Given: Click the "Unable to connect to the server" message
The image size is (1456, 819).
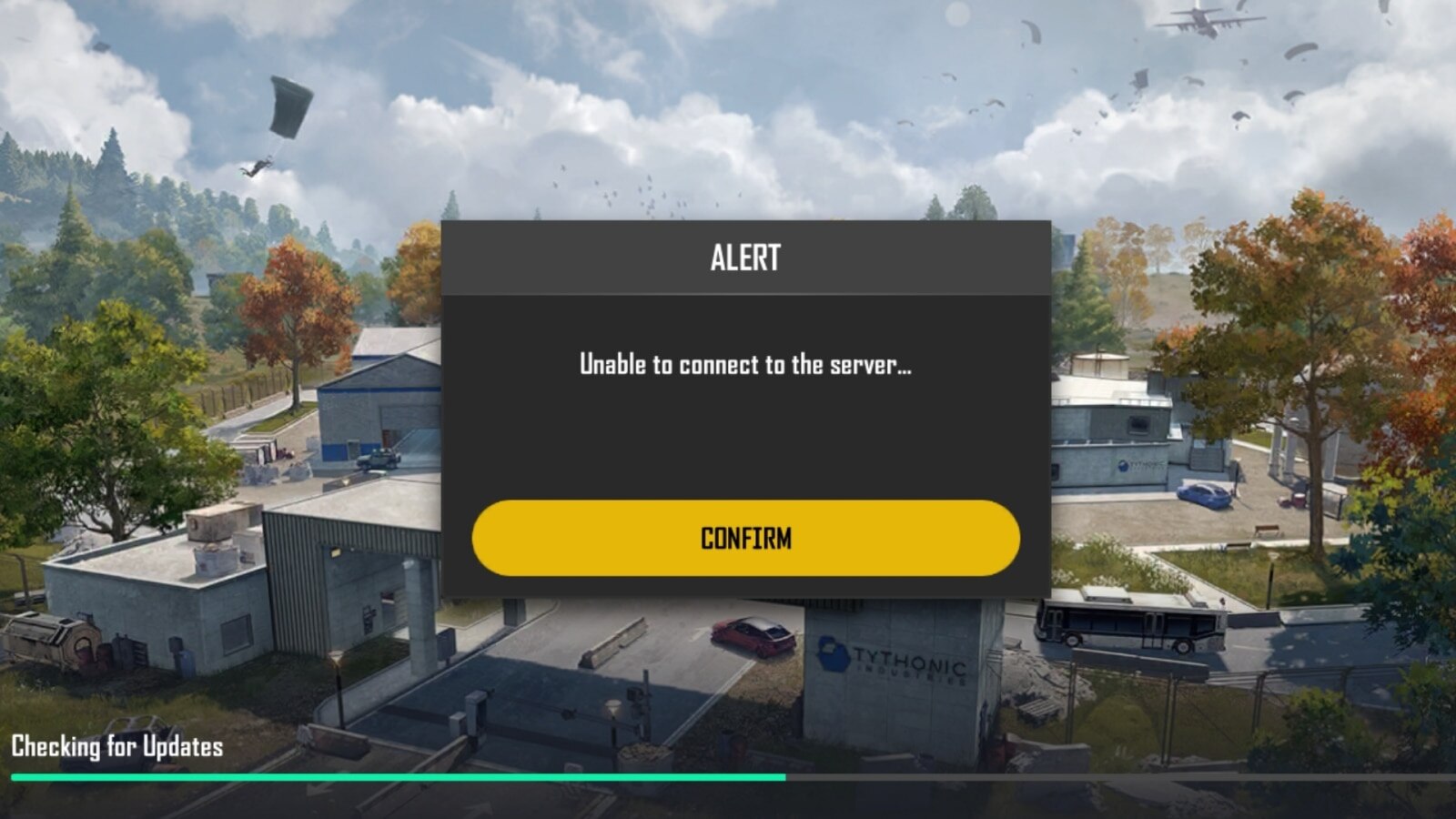Looking at the screenshot, I should pos(744,368).
